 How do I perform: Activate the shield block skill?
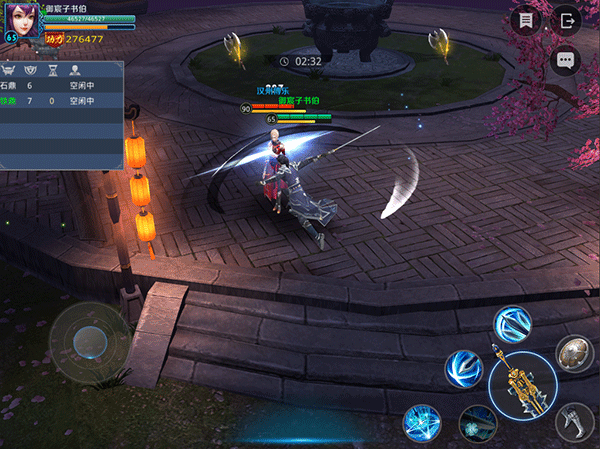tap(574, 352)
